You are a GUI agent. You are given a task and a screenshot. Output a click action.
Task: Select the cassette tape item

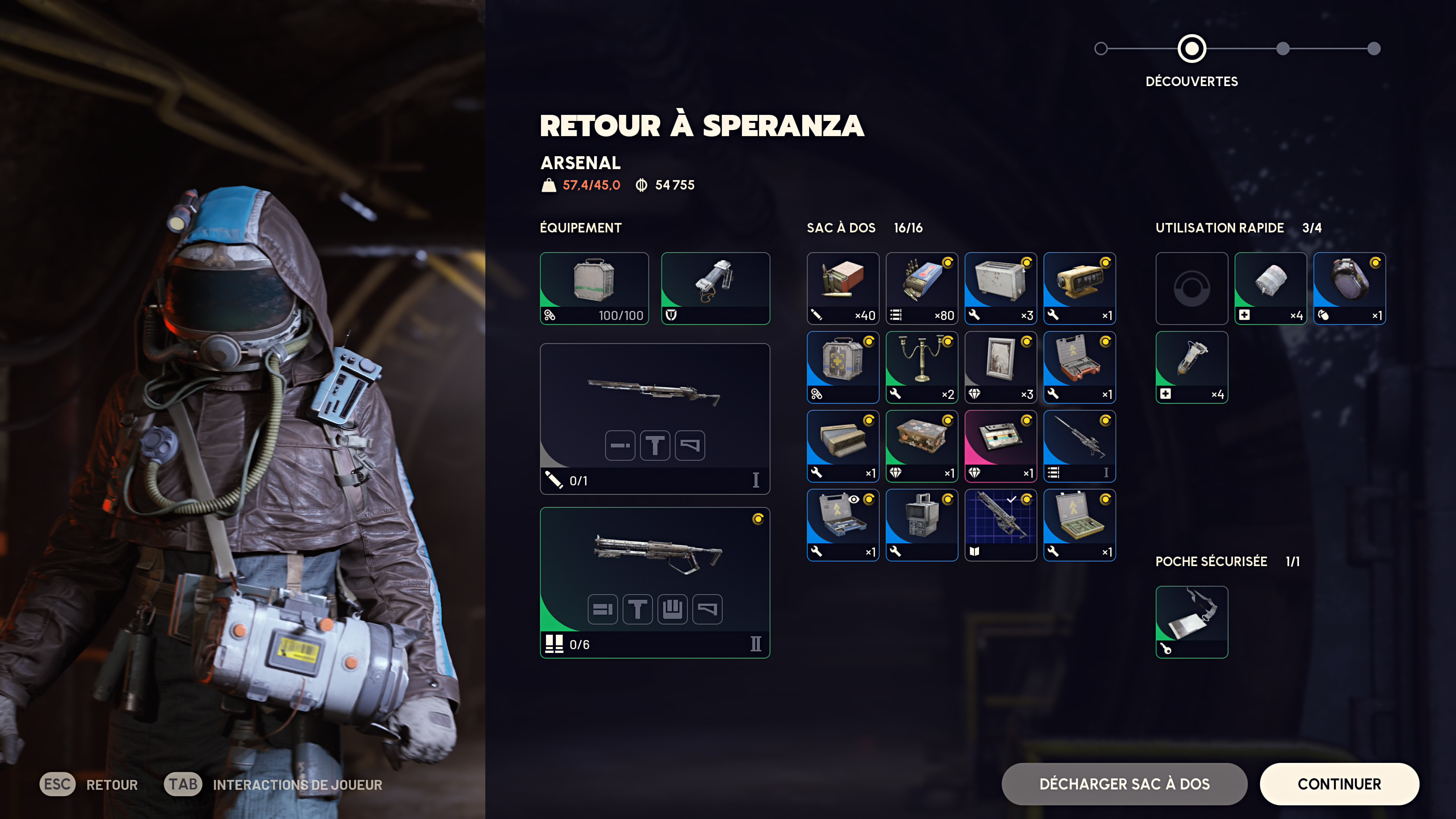pos(1001,446)
